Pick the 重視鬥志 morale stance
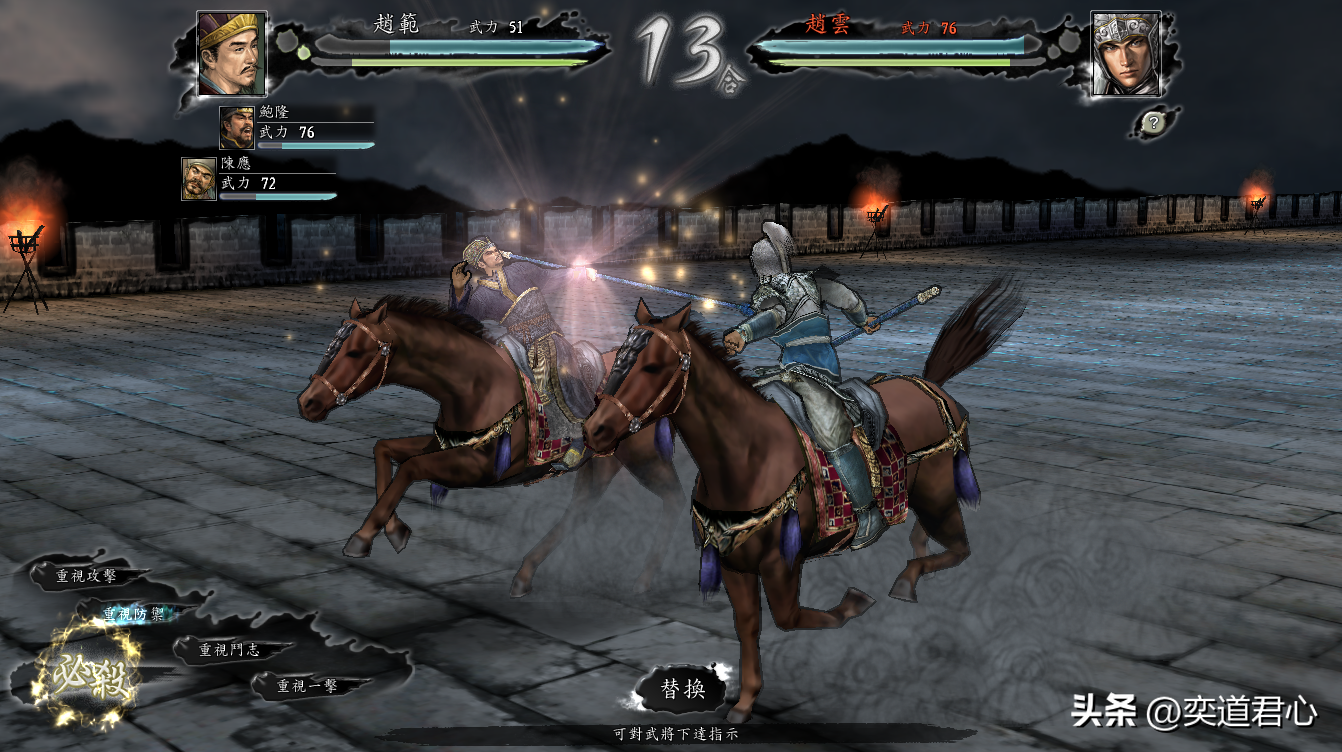 point(229,650)
